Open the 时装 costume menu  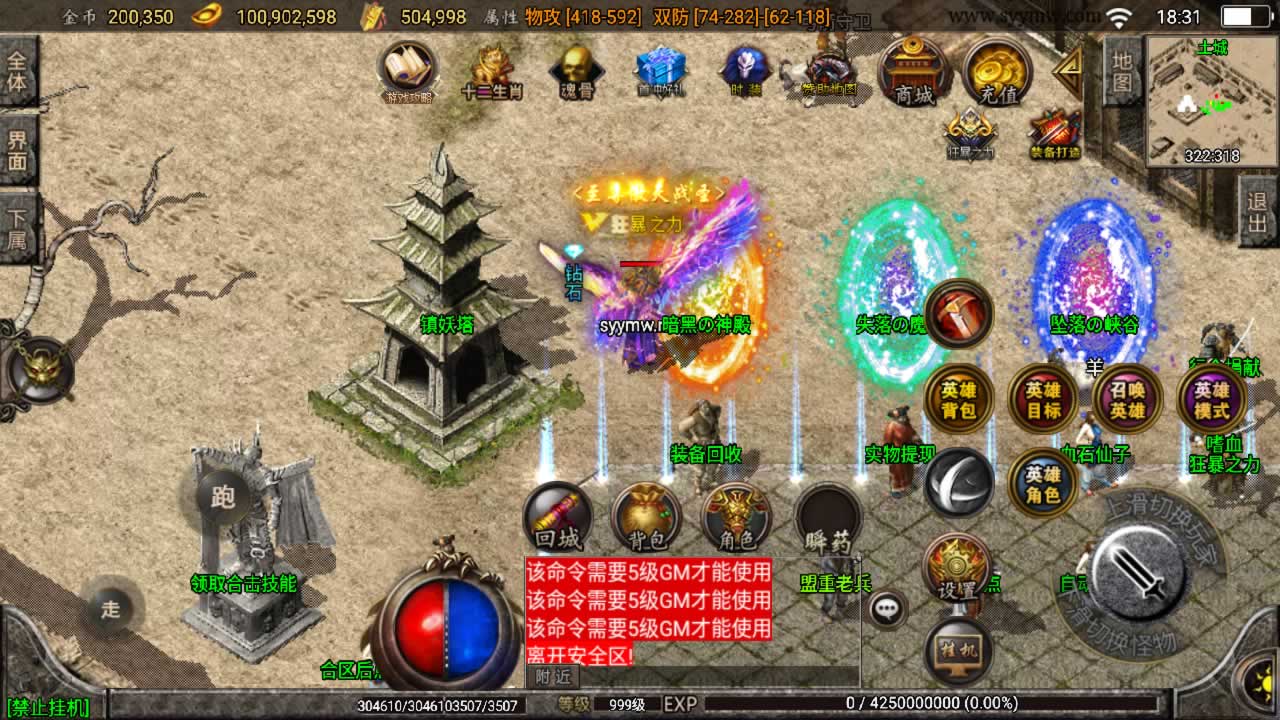[745, 72]
